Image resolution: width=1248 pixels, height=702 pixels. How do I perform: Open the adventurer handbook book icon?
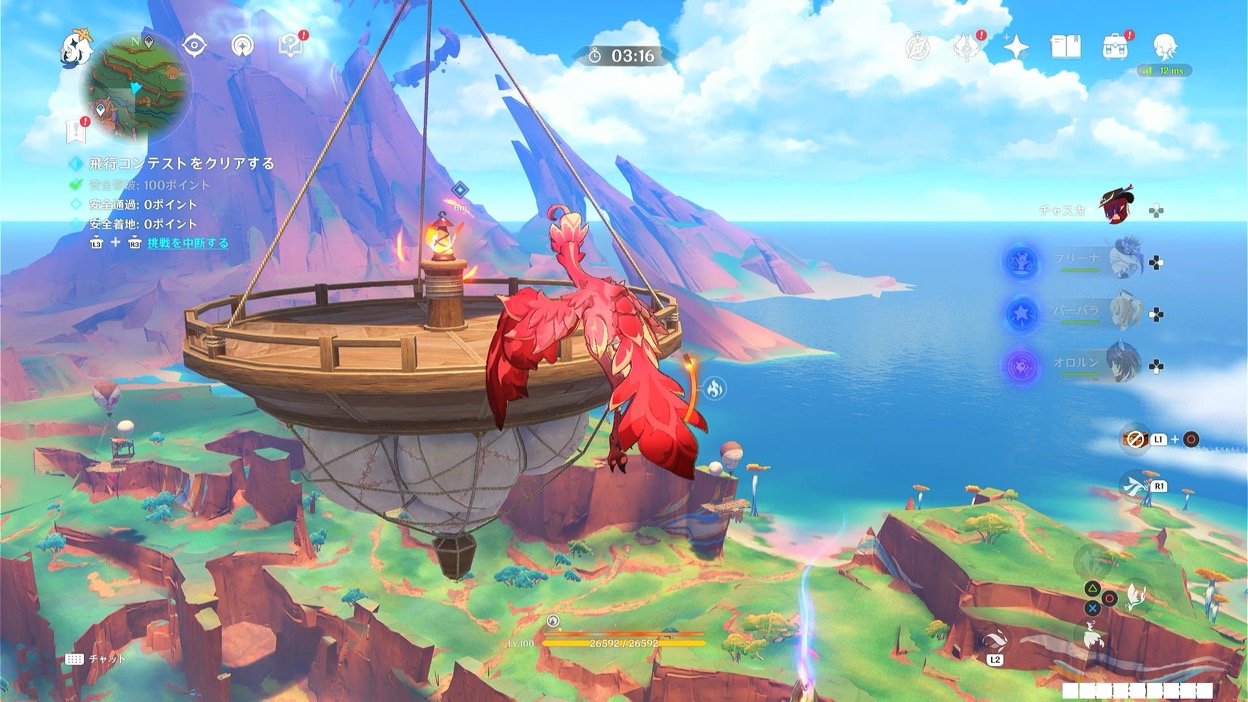(x=1065, y=46)
